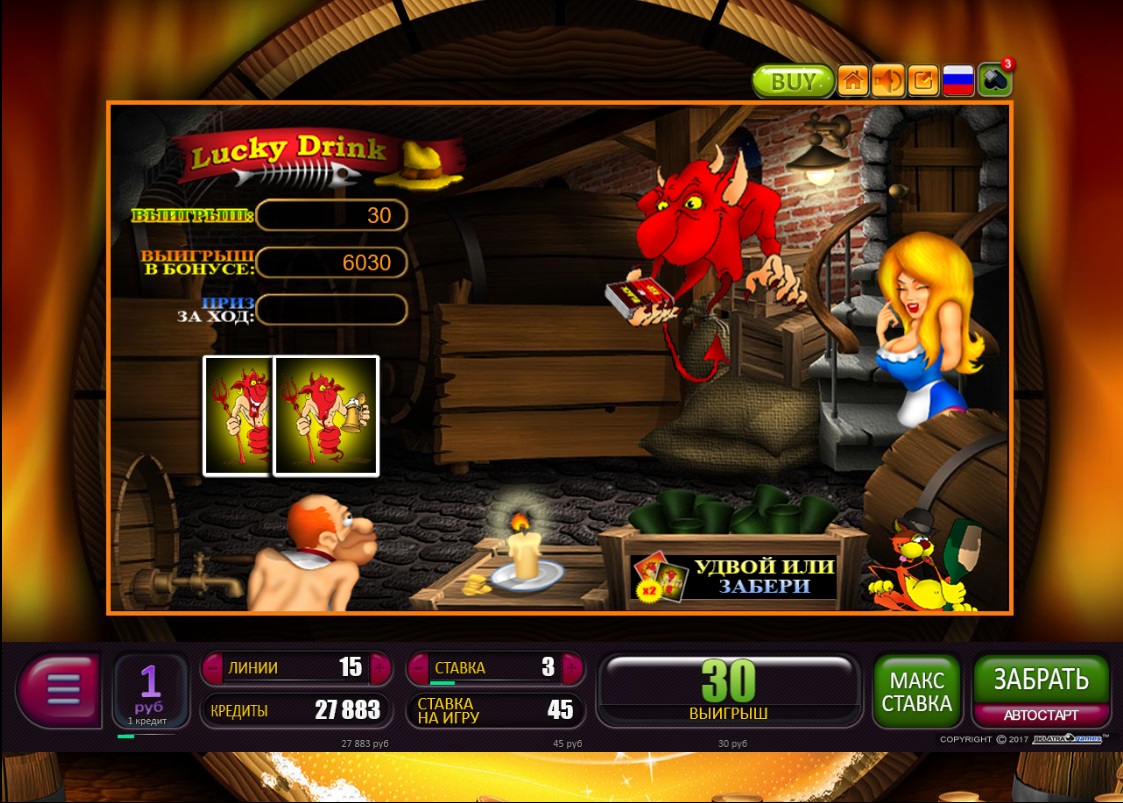Increase the number of lines (ЛИНИИ)
Screen dimensions: 1123x803
[x=380, y=668]
